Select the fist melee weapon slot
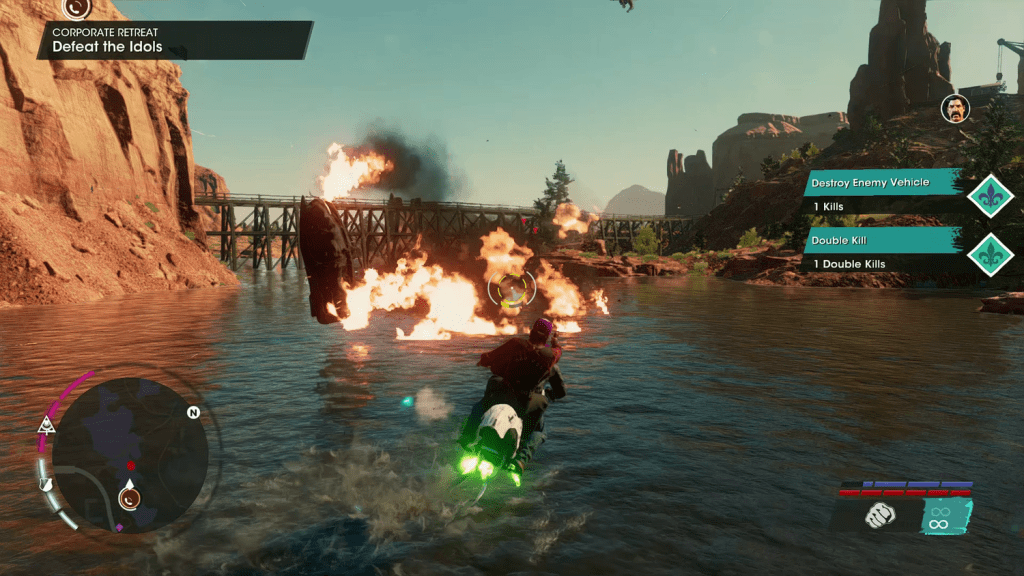1024x576 pixels. click(x=880, y=516)
